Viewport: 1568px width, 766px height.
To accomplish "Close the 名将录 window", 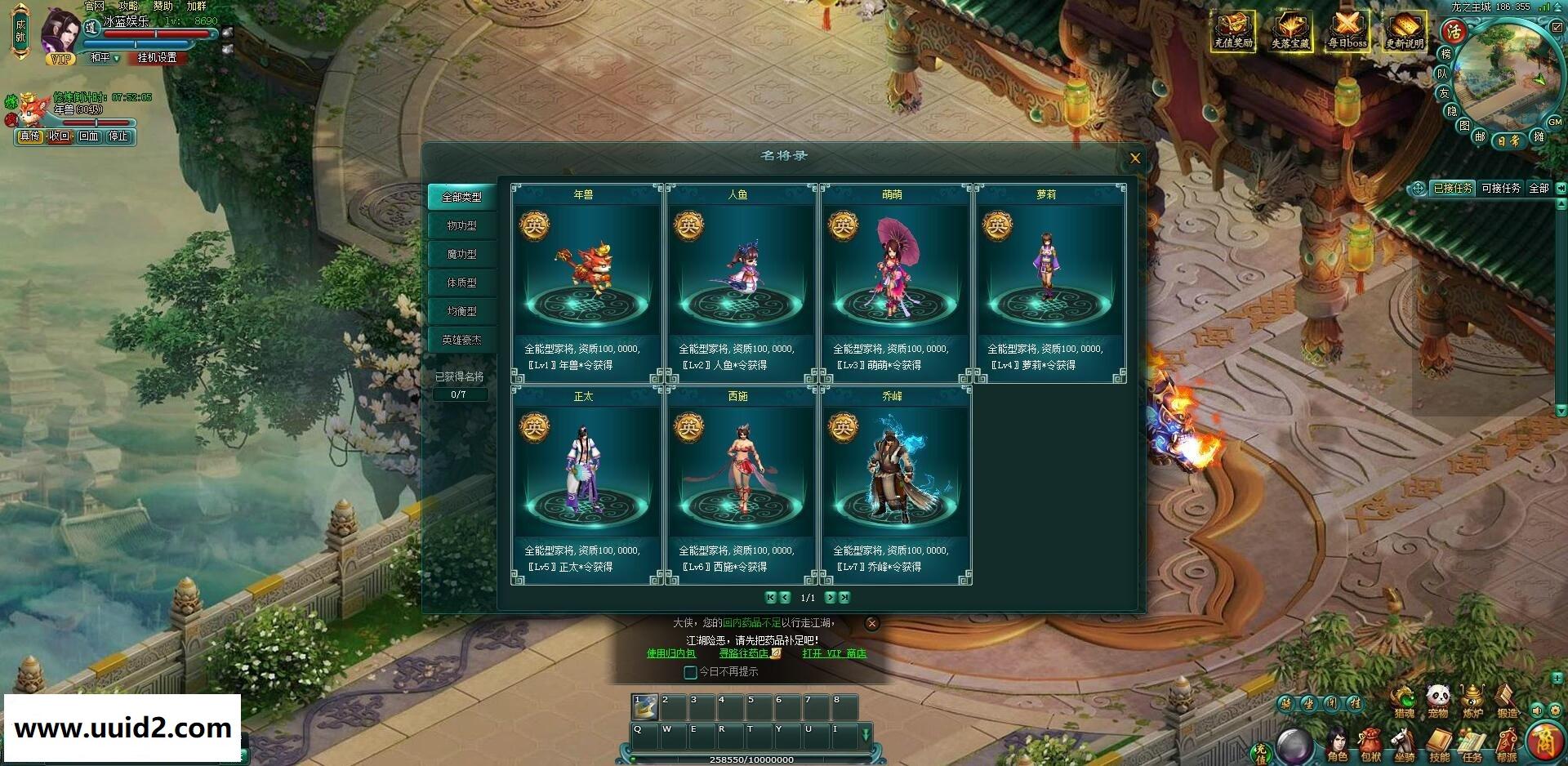I will pos(1134,158).
